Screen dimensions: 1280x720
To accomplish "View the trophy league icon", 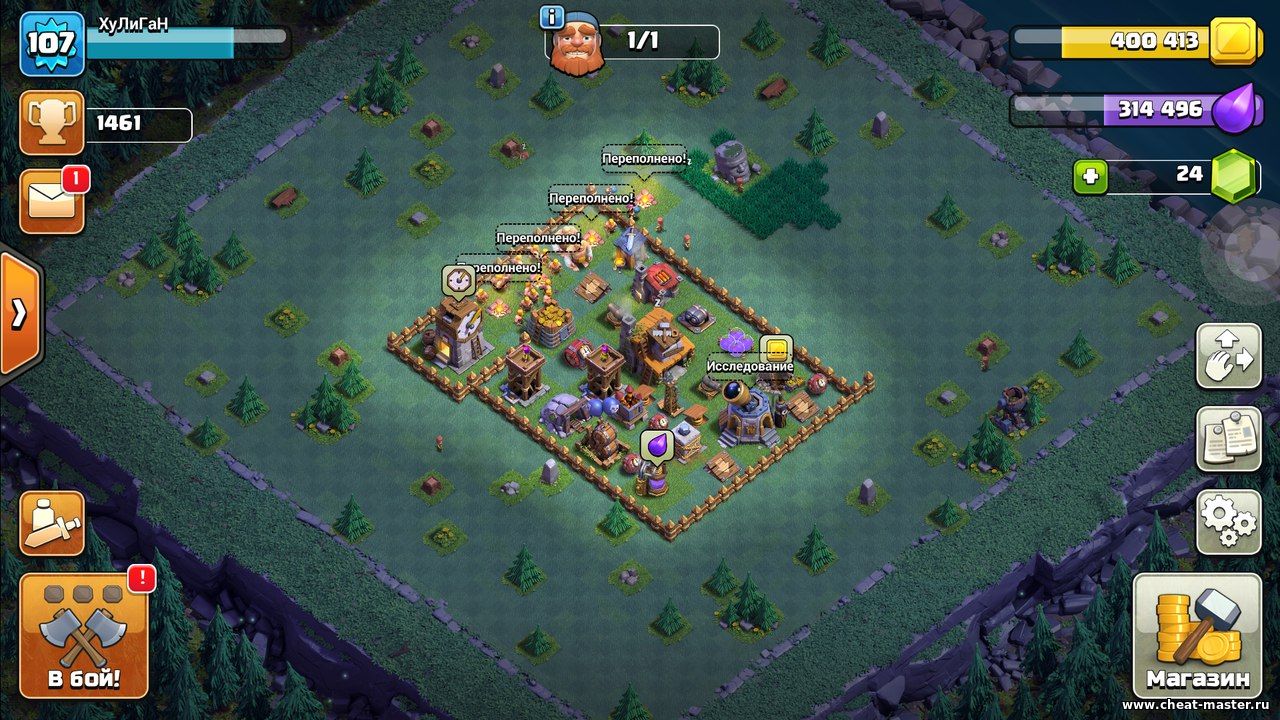I will (x=52, y=123).
